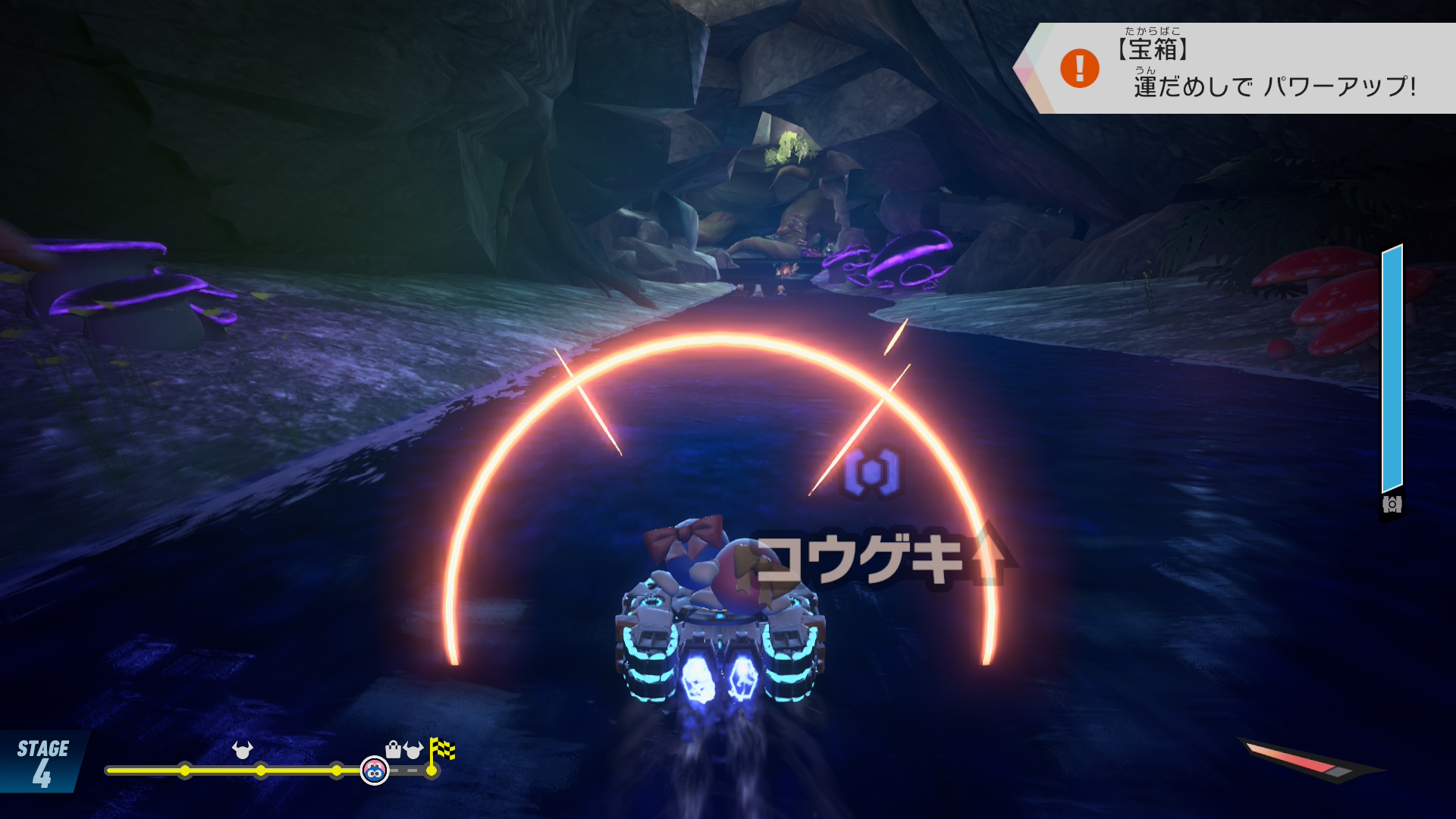Click the small icon under the blue gauge

tap(1392, 504)
